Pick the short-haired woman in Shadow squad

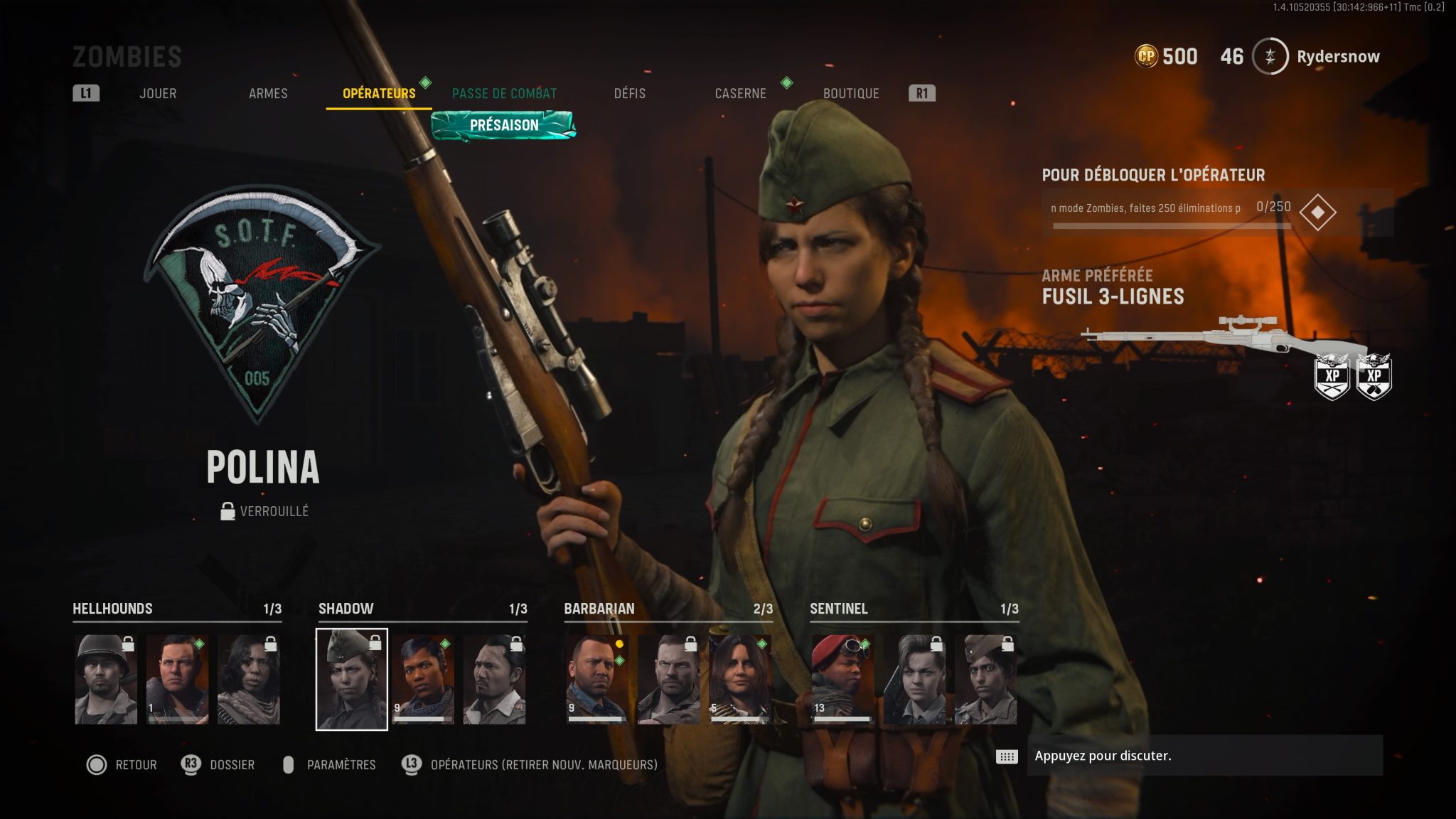tap(423, 680)
